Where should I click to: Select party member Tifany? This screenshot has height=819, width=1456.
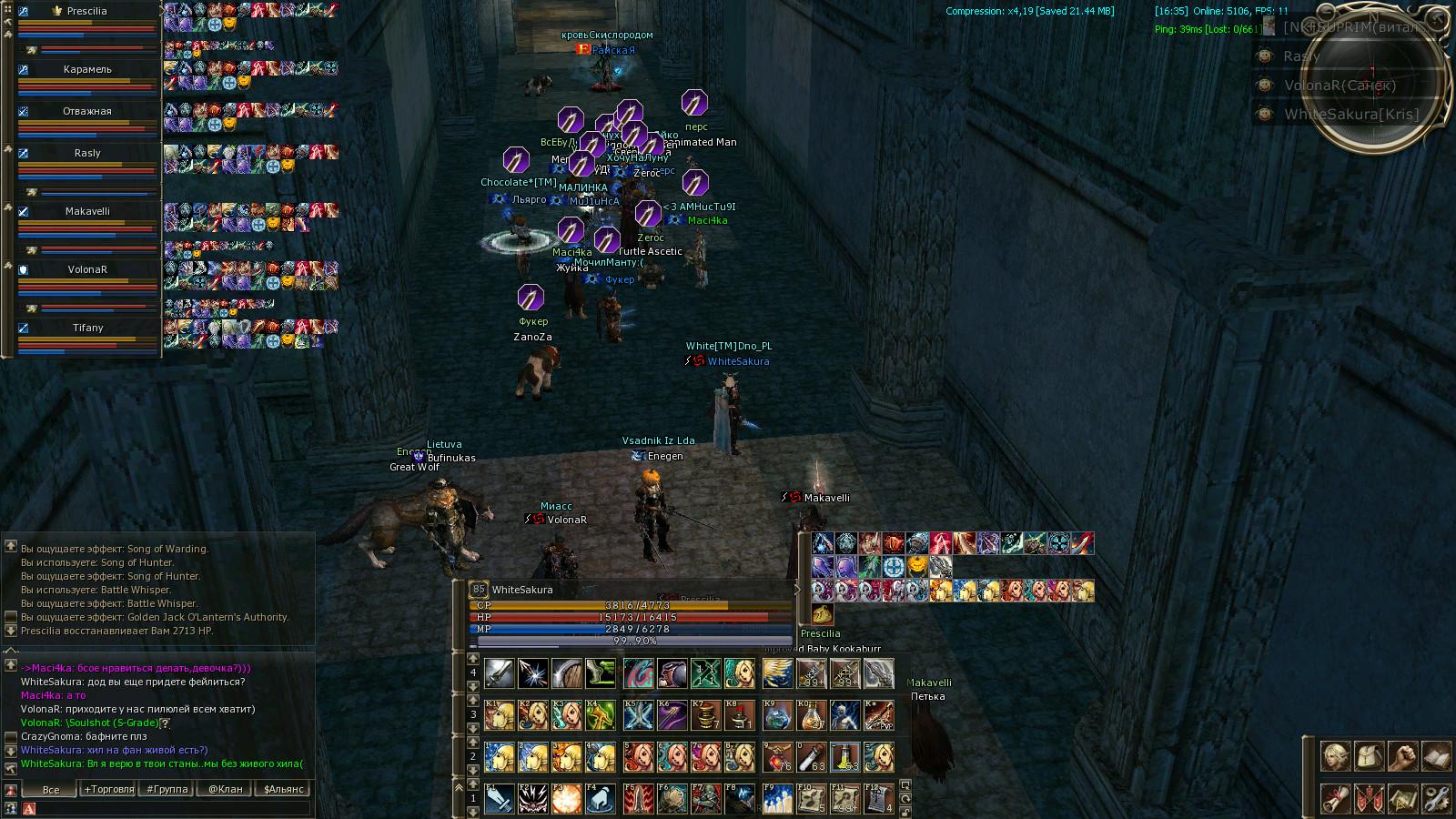click(x=87, y=328)
